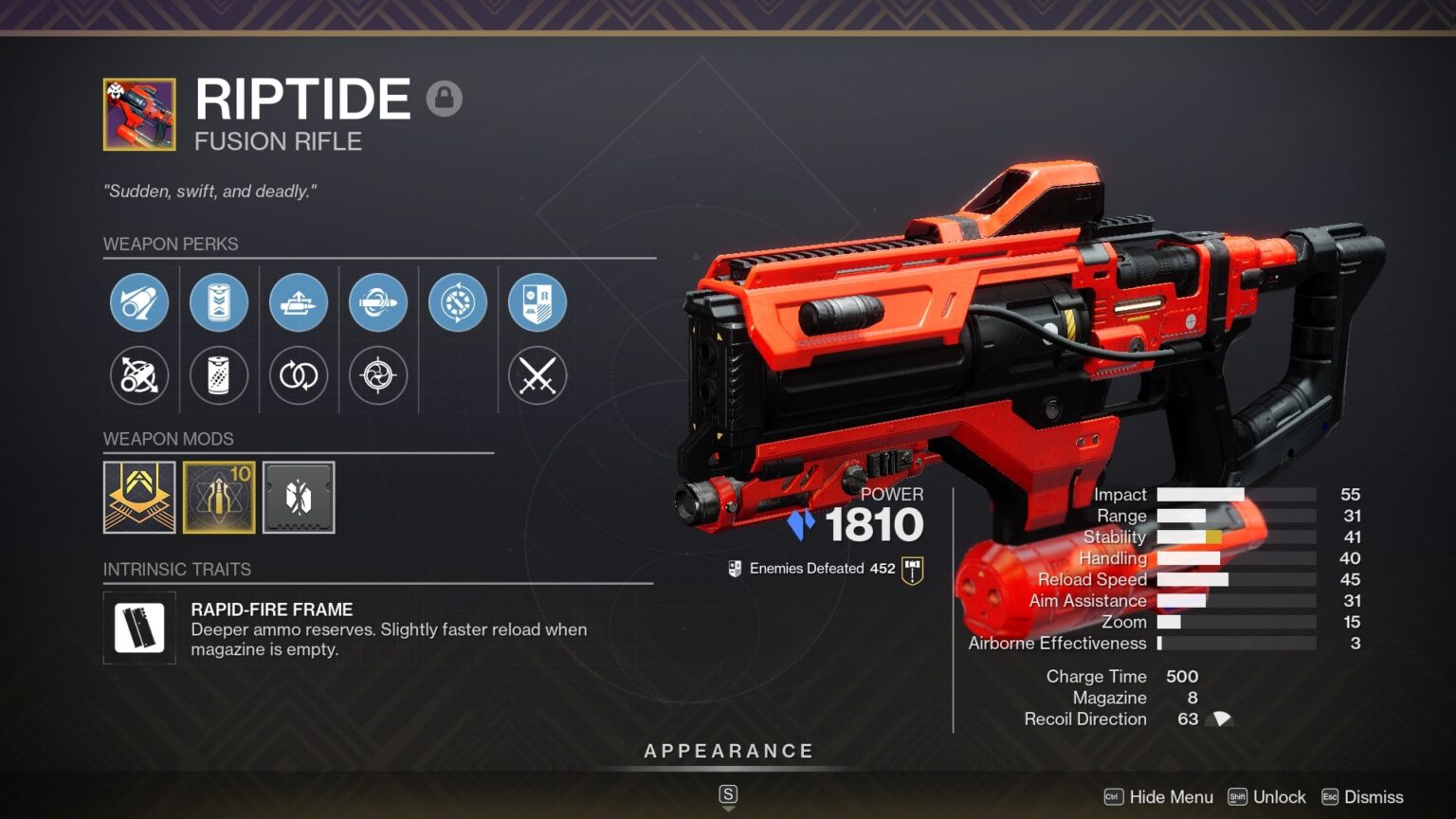1456x819 pixels.
Task: Select the tier-10 masterwork mod icon
Action: [x=219, y=498]
